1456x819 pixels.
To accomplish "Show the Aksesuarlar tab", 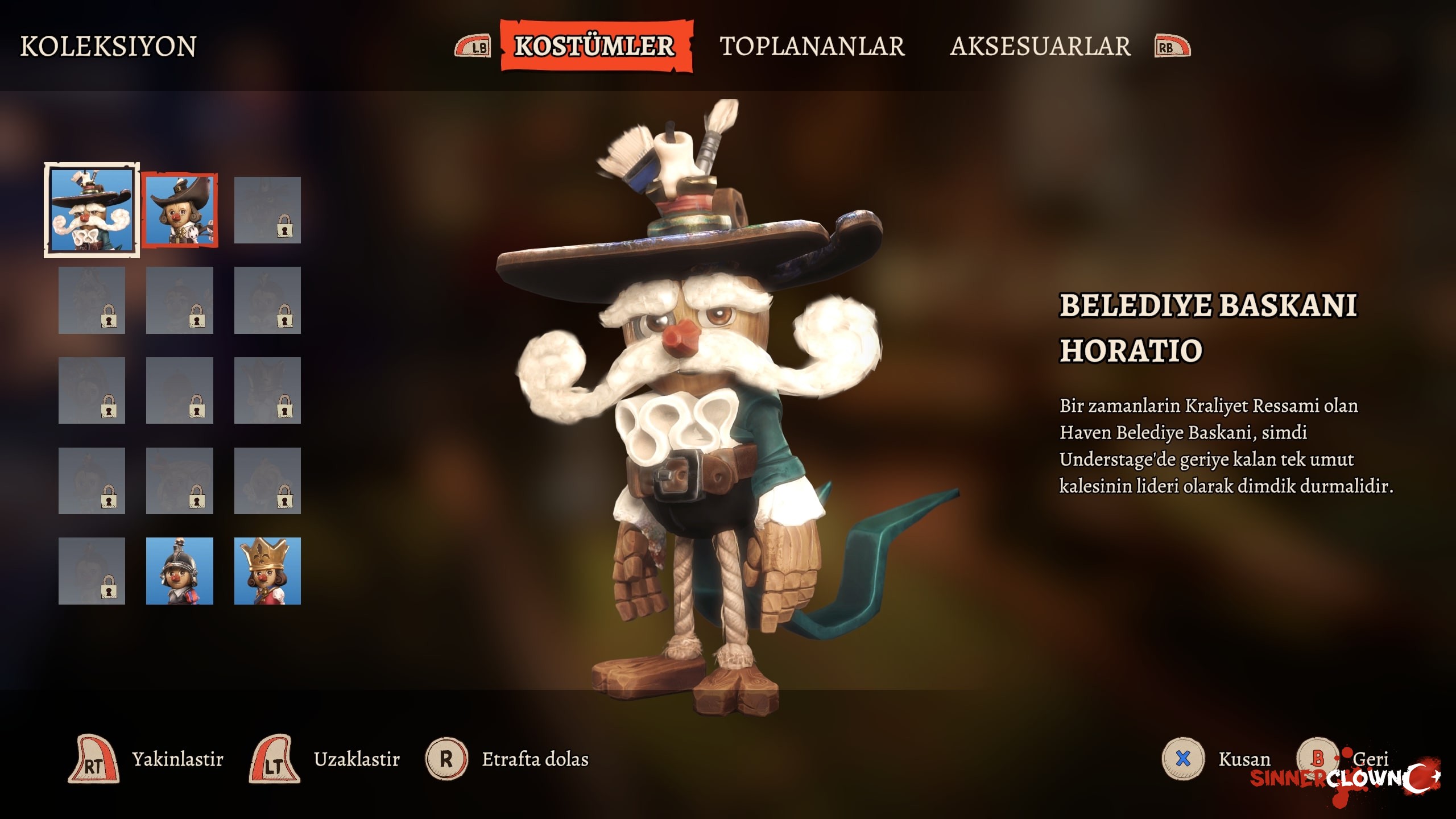I will [x=1040, y=46].
